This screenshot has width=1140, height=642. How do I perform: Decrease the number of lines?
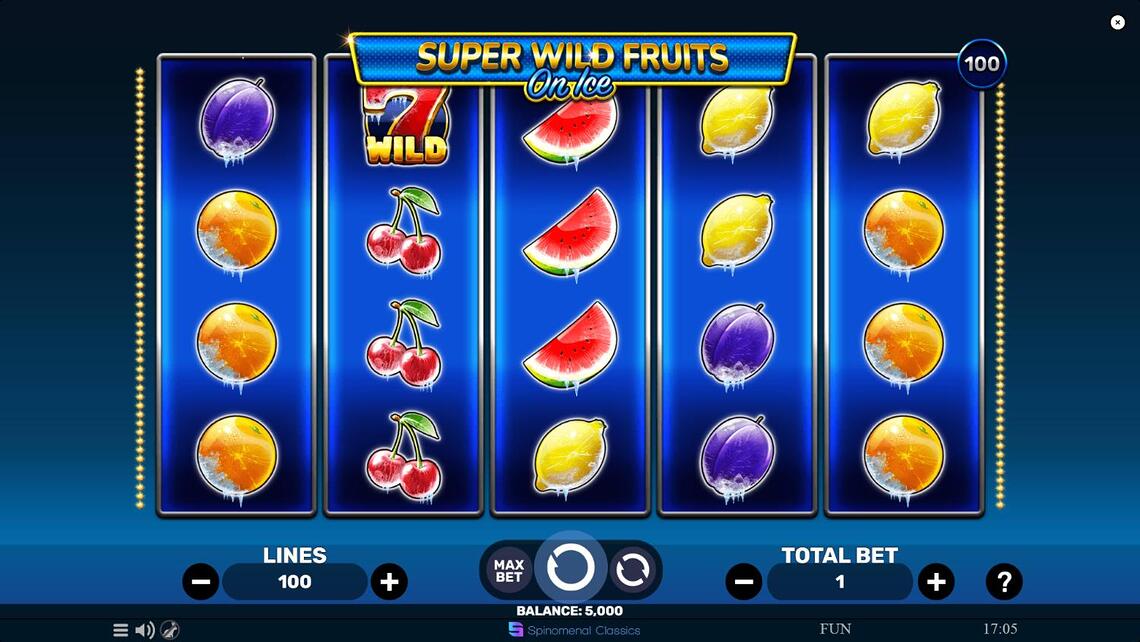pos(201,581)
